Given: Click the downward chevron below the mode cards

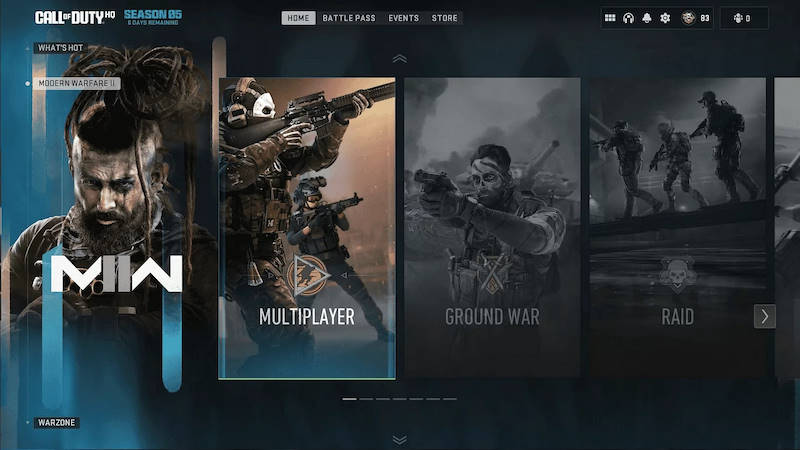Looking at the screenshot, I should point(400,439).
